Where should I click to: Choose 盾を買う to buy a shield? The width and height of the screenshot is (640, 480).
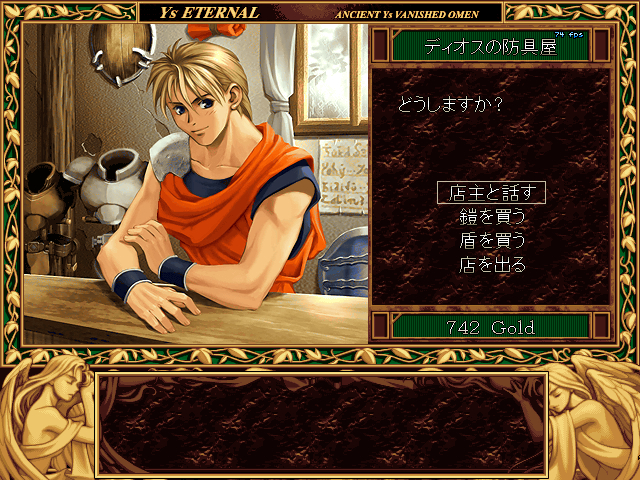[x=491, y=241]
